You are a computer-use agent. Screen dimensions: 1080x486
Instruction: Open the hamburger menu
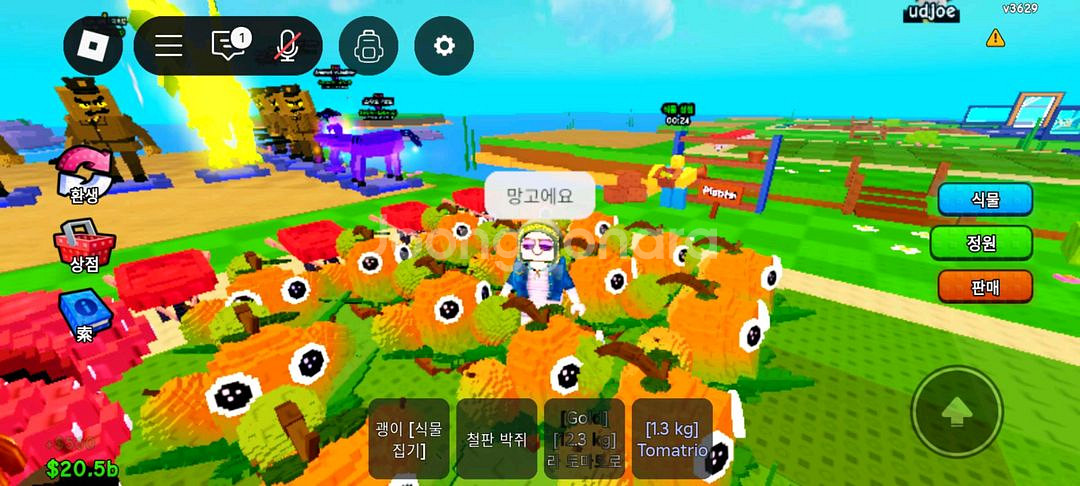[x=168, y=46]
